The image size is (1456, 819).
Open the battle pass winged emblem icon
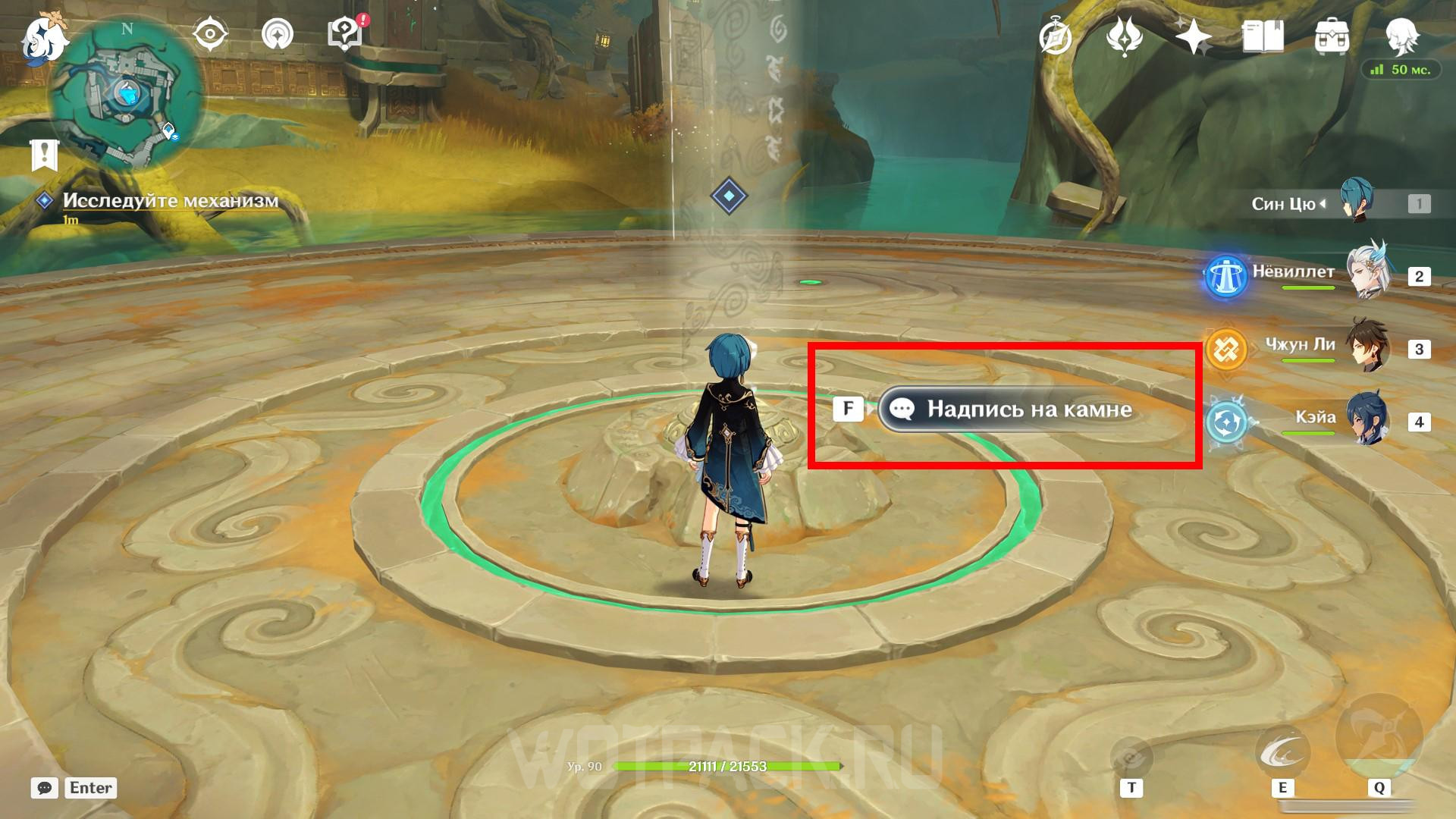coord(1125,36)
